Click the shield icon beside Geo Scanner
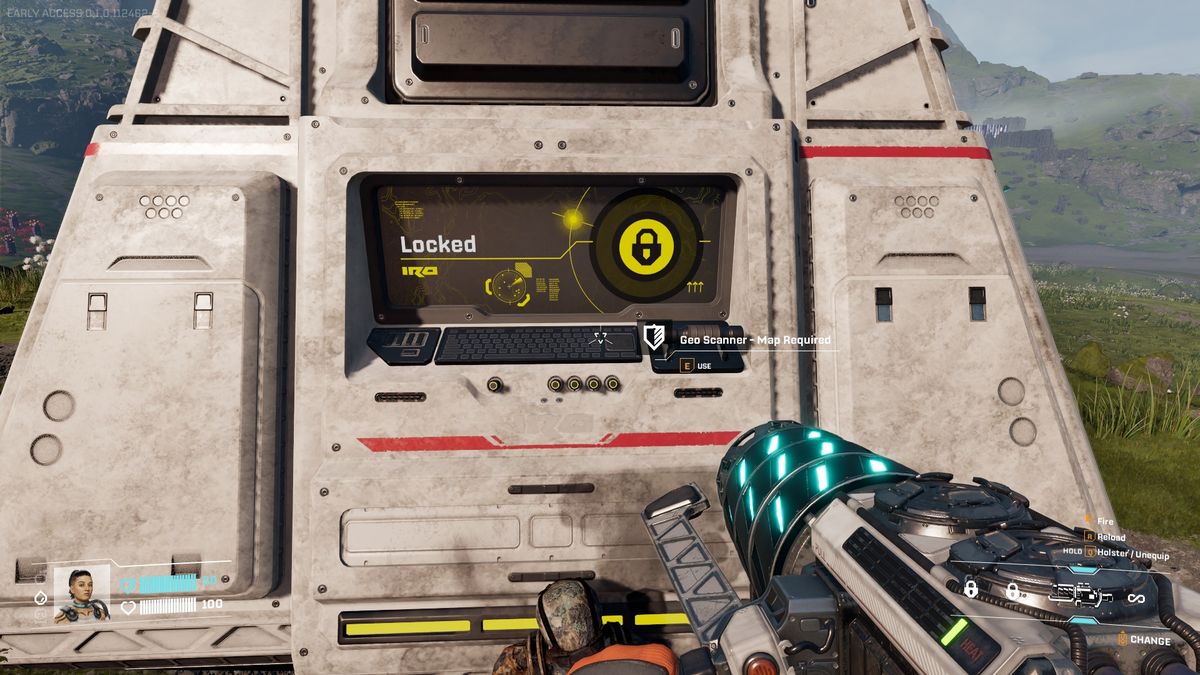This screenshot has height=675, width=1200. (654, 338)
